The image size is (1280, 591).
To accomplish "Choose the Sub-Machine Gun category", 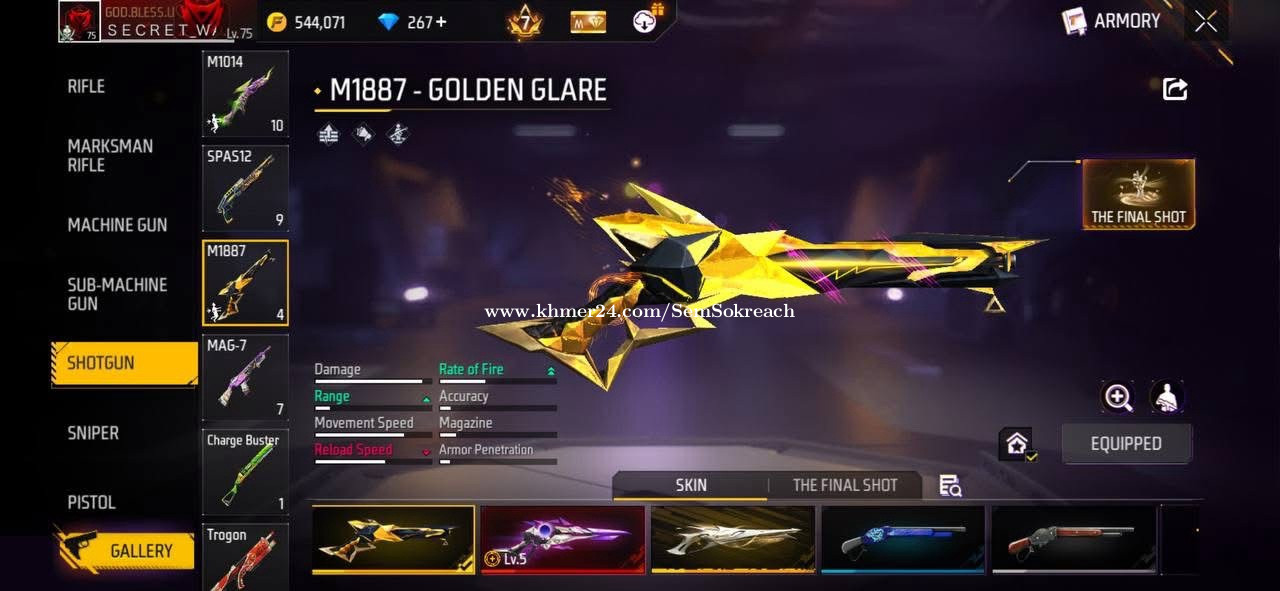I will click(x=117, y=294).
